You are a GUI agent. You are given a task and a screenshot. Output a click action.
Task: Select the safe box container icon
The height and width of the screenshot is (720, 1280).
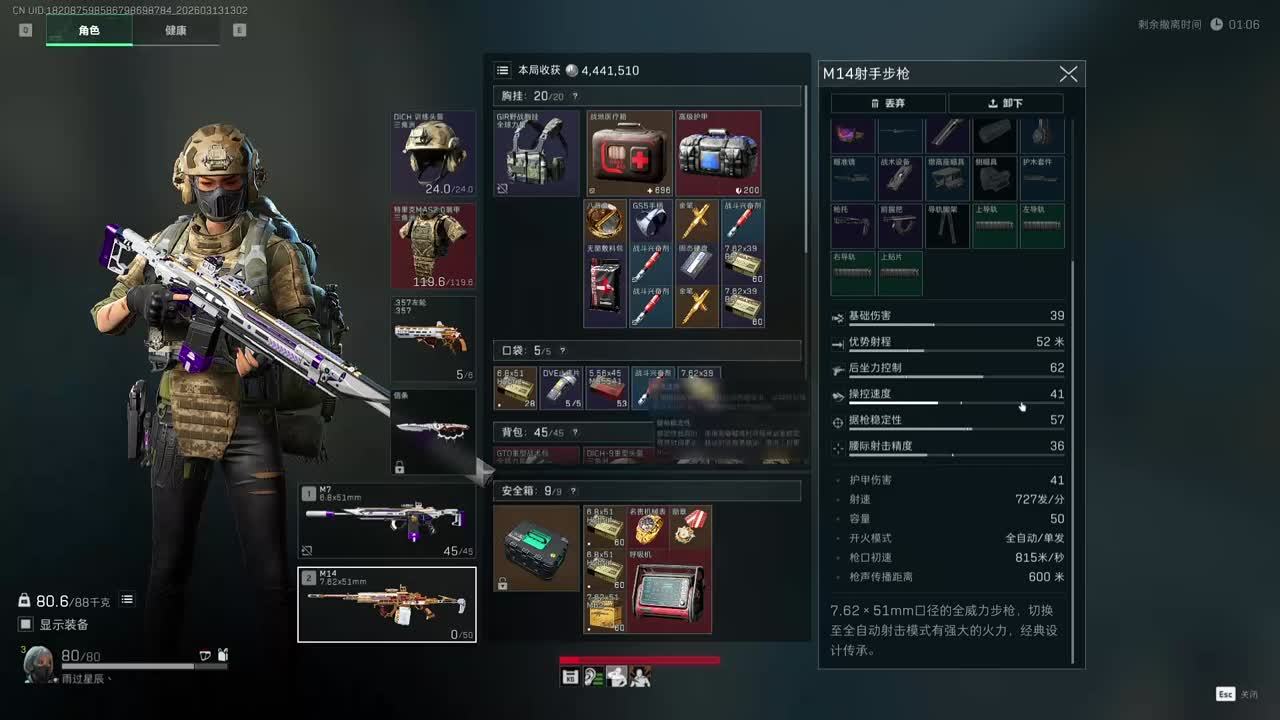click(x=536, y=548)
